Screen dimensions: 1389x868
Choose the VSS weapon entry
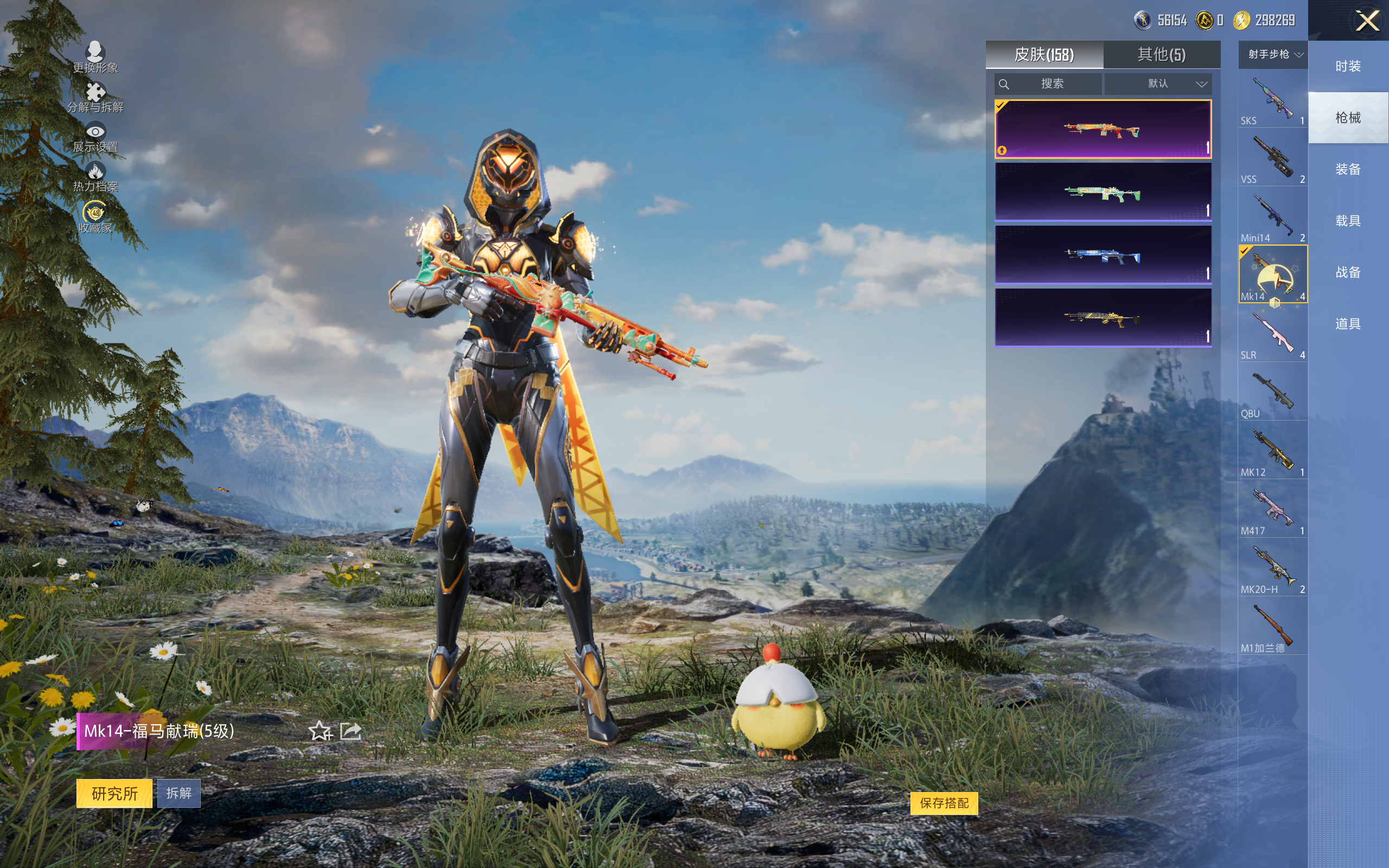(x=1272, y=158)
